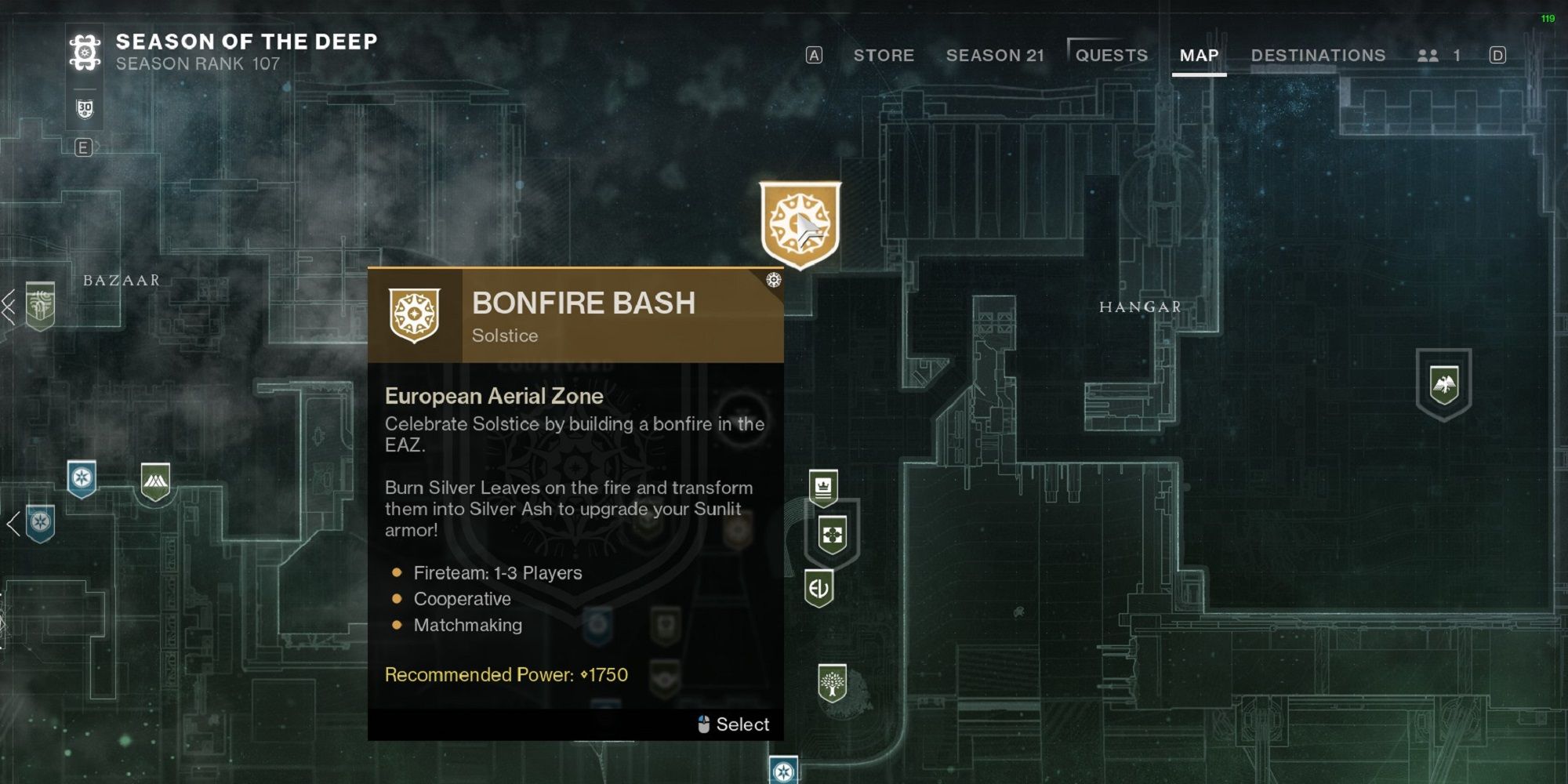Click the crown vendor shield icon near Hangar
The image size is (1568, 784).
pos(822,488)
